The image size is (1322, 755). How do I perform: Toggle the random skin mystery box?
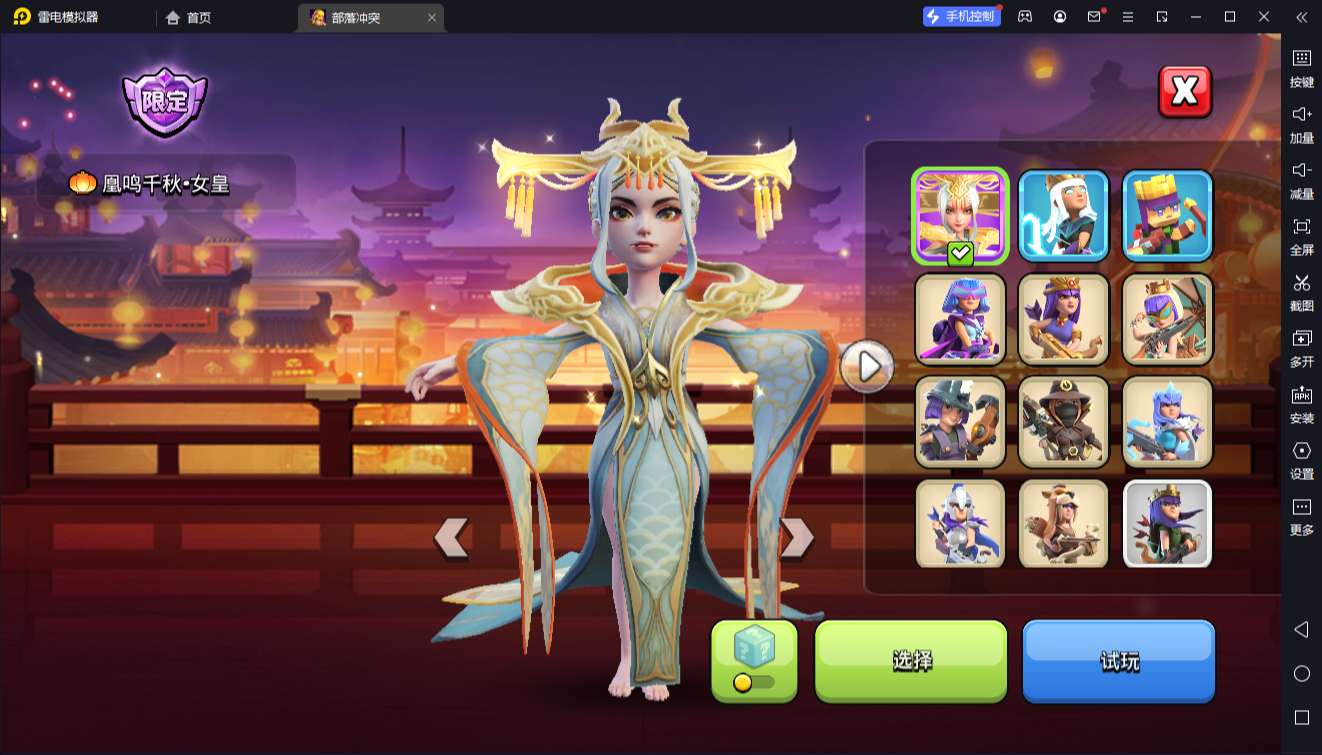pos(754,660)
